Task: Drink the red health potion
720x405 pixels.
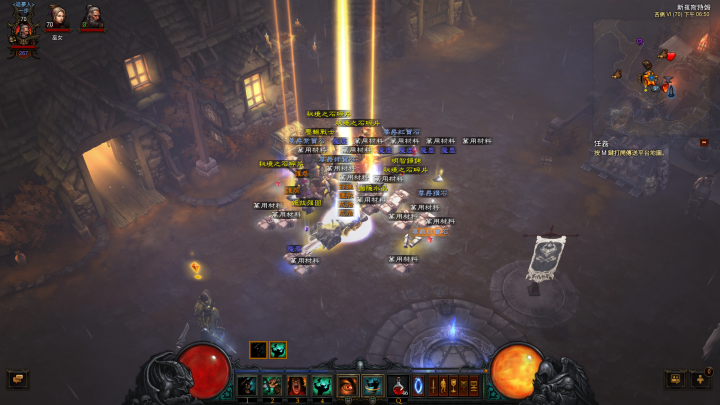Action: (397, 386)
